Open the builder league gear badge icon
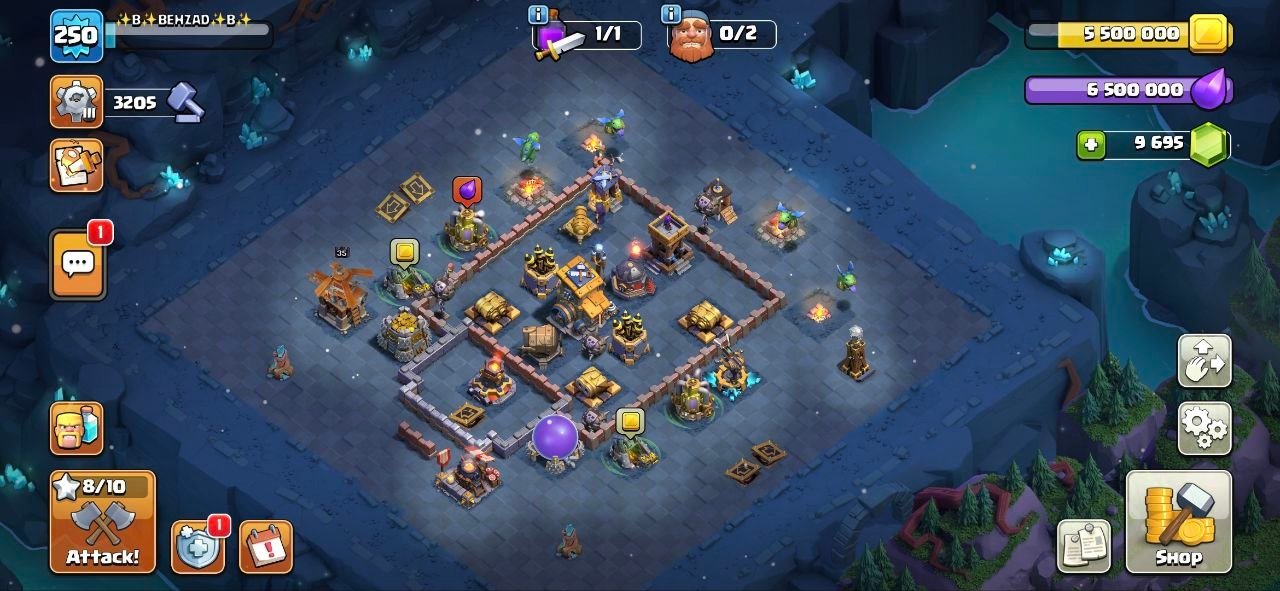Screen dimensions: 1280x591 pyautogui.click(x=76, y=101)
